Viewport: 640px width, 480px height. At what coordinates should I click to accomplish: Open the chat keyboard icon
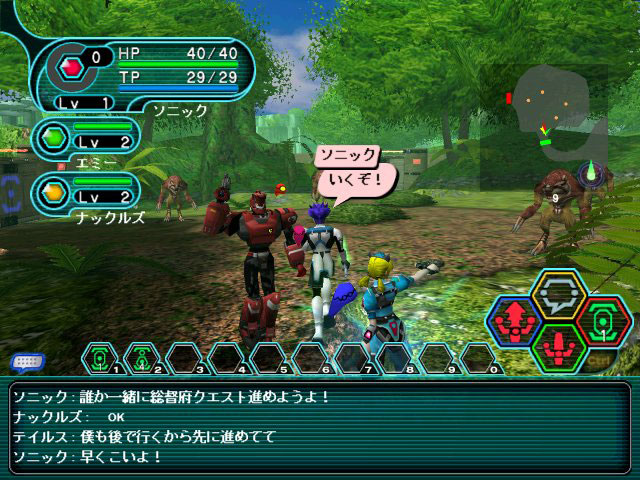coord(27,362)
